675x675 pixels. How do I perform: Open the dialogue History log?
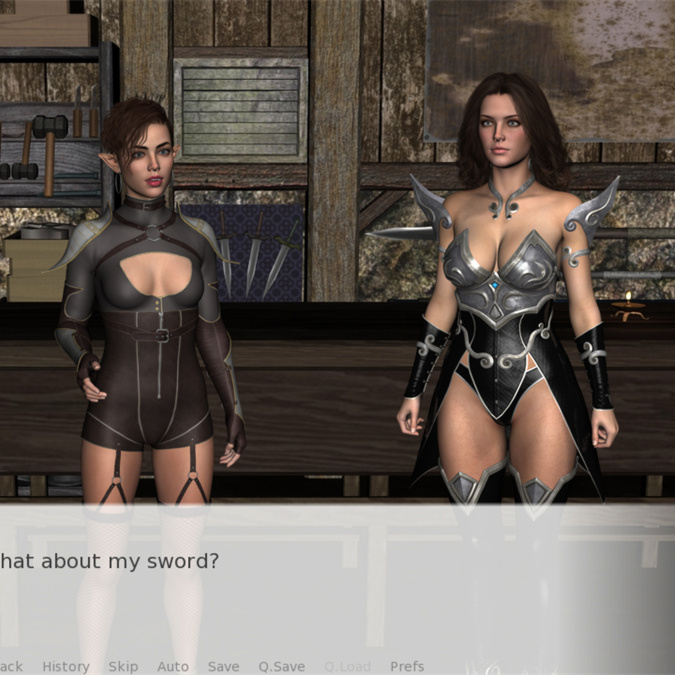[x=66, y=666]
